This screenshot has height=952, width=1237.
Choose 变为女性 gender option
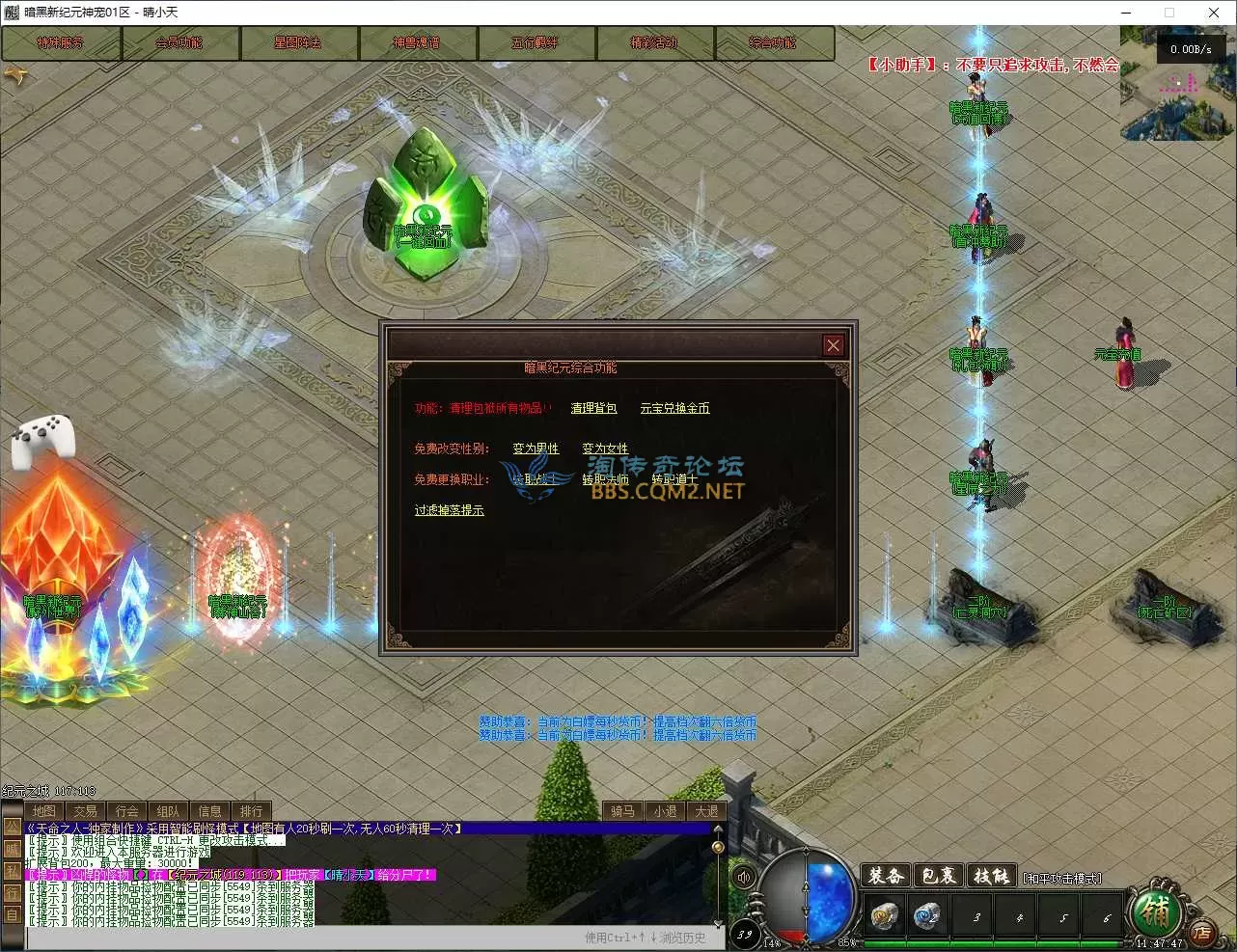click(605, 449)
